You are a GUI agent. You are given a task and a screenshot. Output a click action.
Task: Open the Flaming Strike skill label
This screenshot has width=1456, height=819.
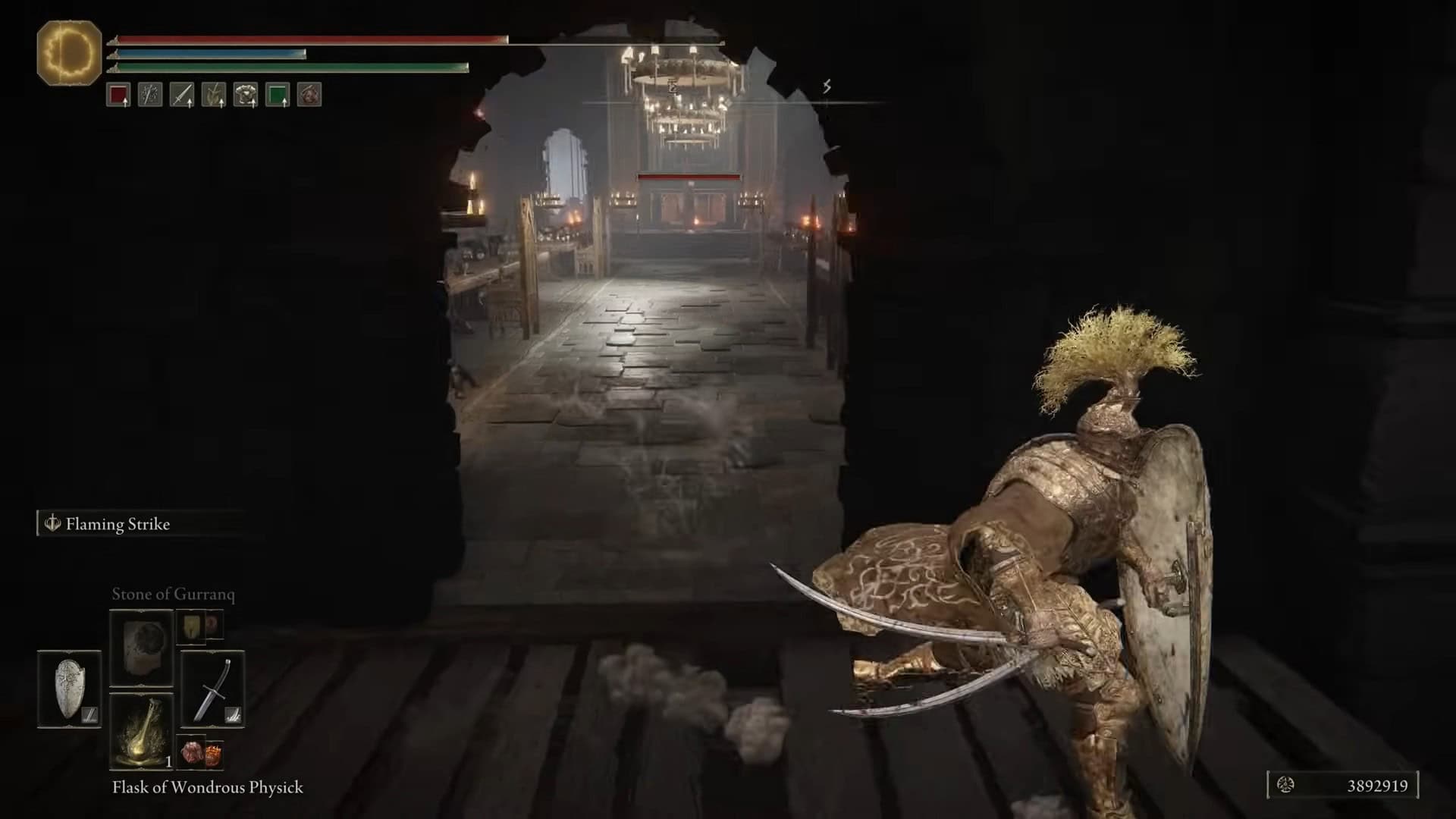(118, 524)
